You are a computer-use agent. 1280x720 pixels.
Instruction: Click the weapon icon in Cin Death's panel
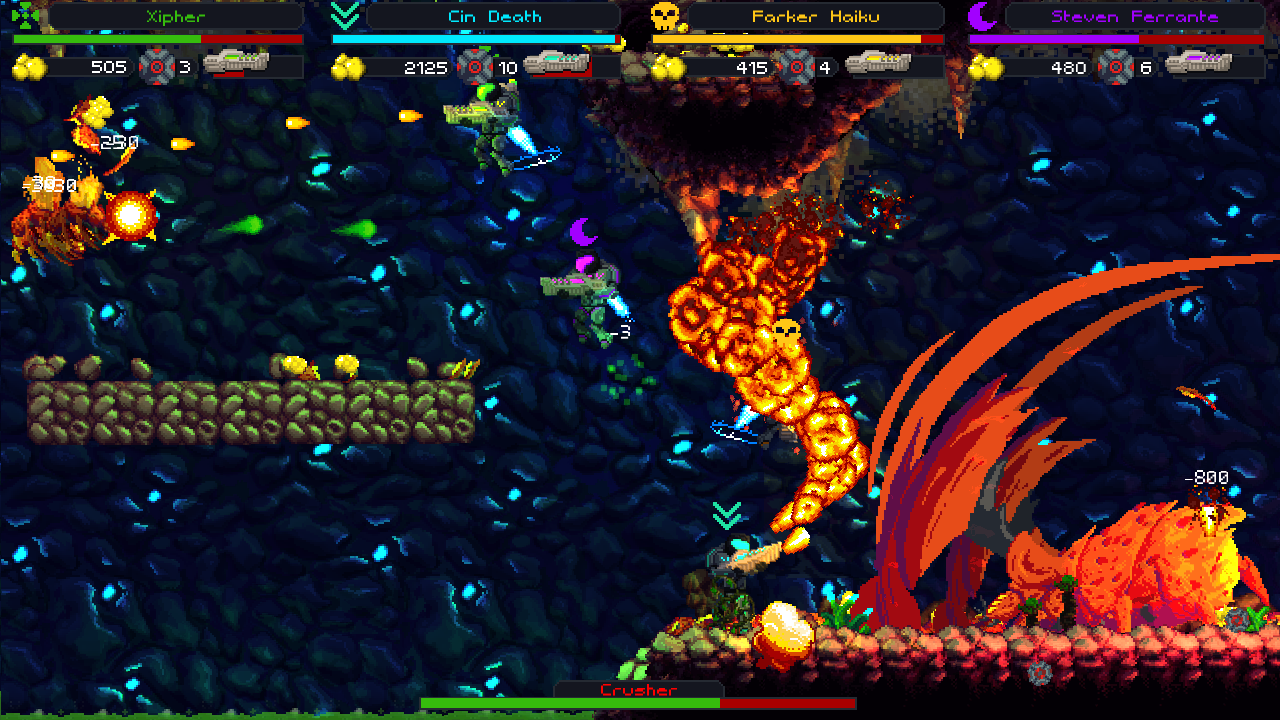557,65
